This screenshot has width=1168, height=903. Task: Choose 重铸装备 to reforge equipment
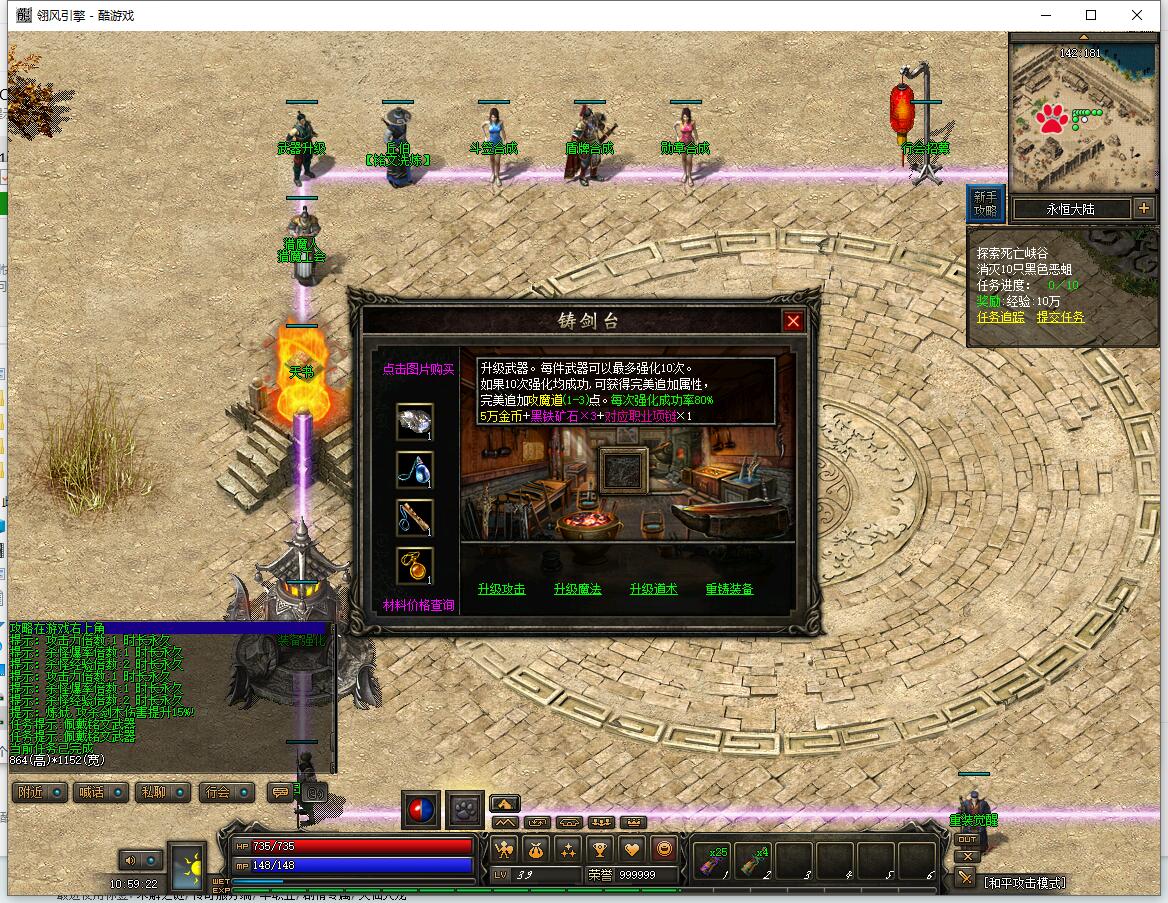click(x=729, y=589)
